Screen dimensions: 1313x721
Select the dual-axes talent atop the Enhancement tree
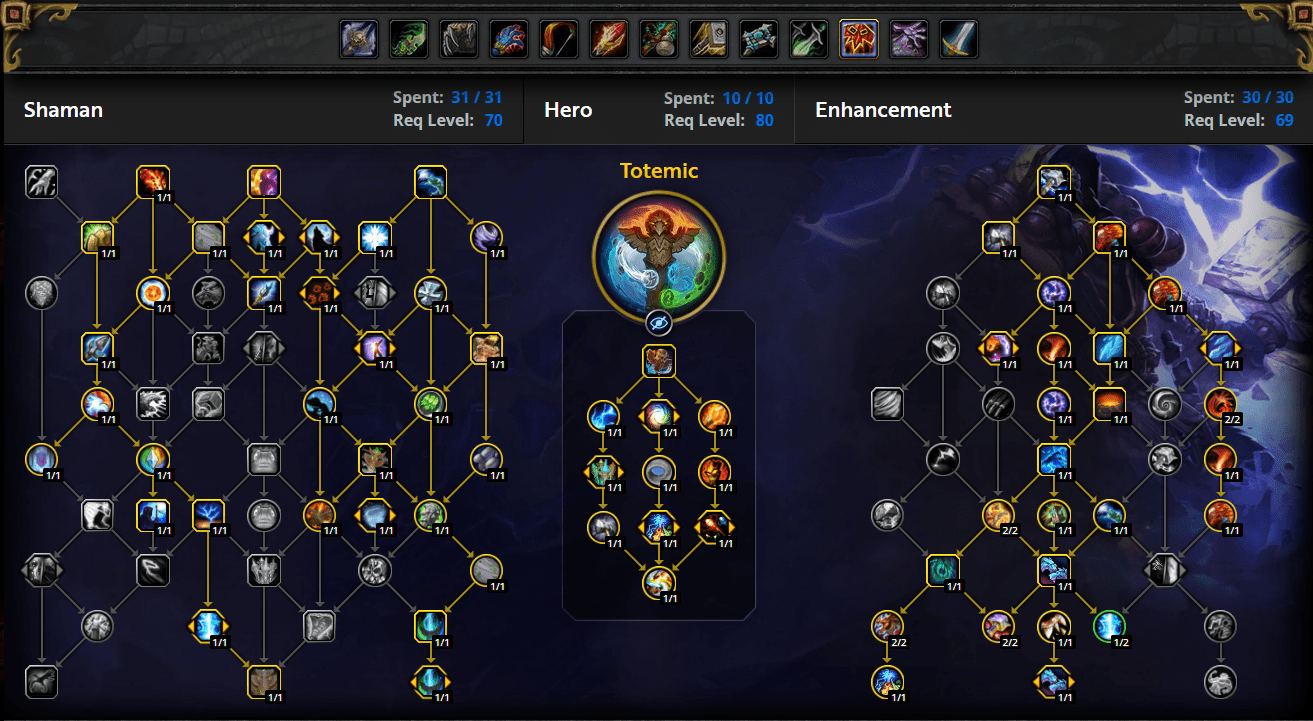coord(1055,181)
